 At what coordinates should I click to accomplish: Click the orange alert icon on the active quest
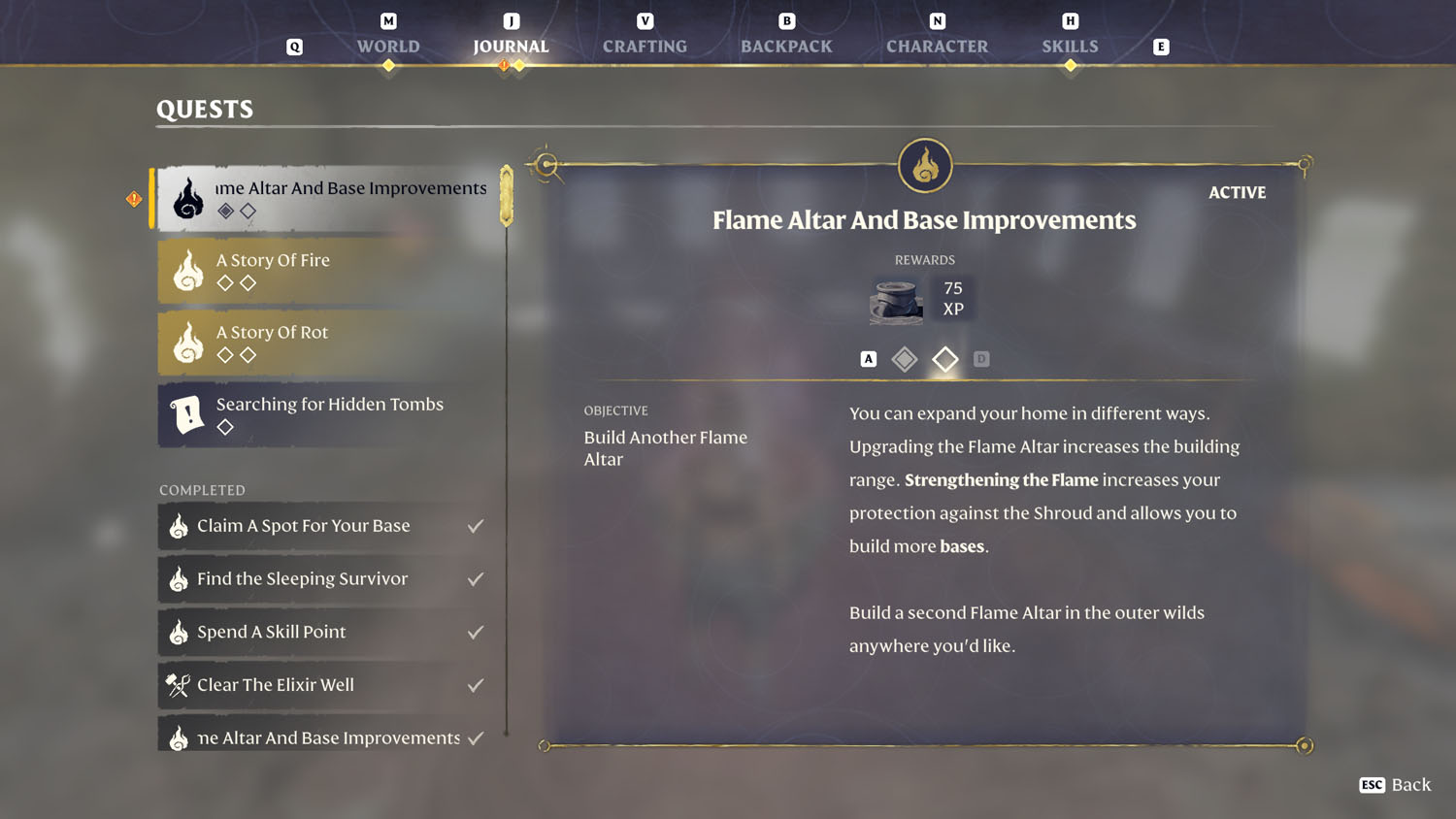pyautogui.click(x=134, y=198)
